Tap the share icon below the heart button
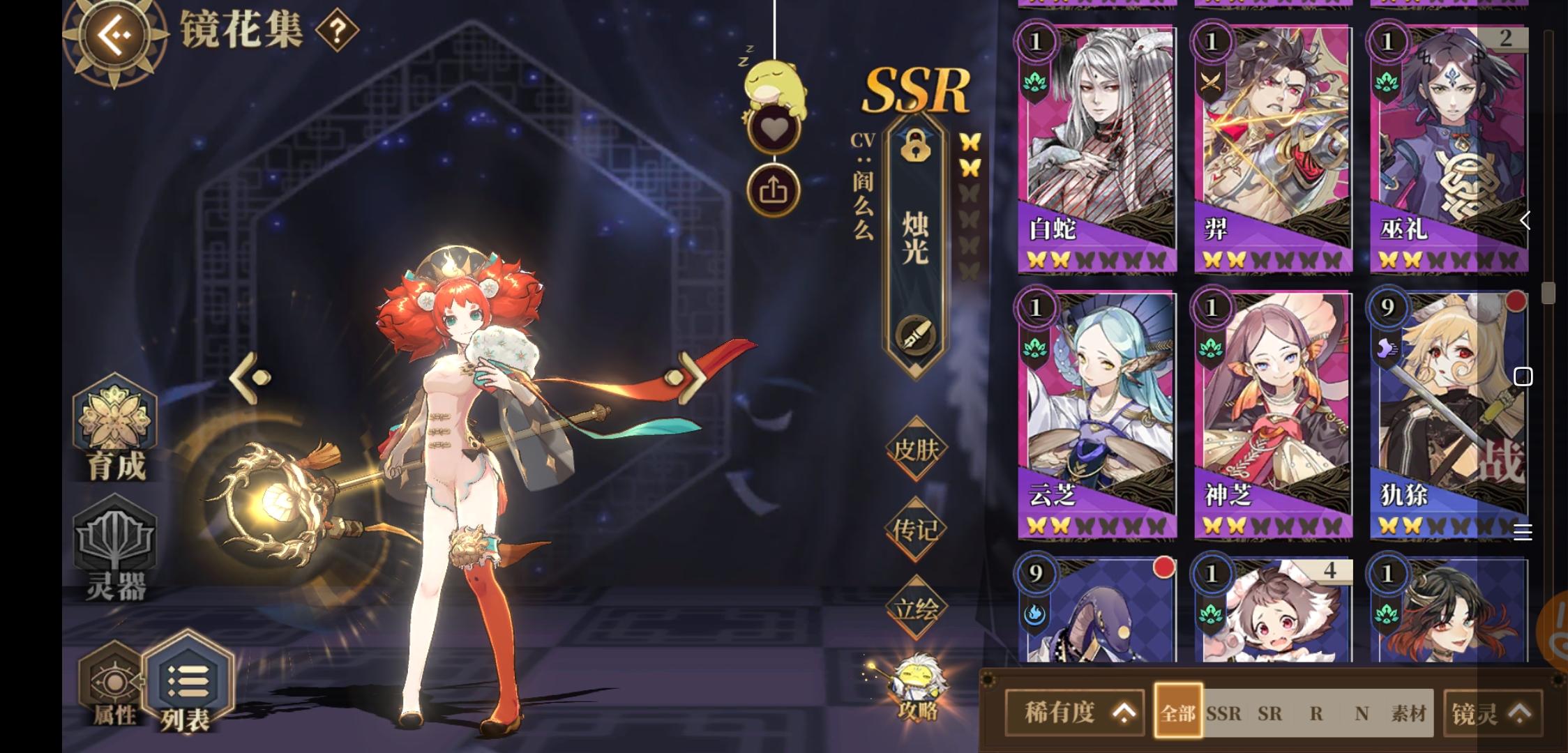The height and width of the screenshot is (753, 1568). pos(774,188)
